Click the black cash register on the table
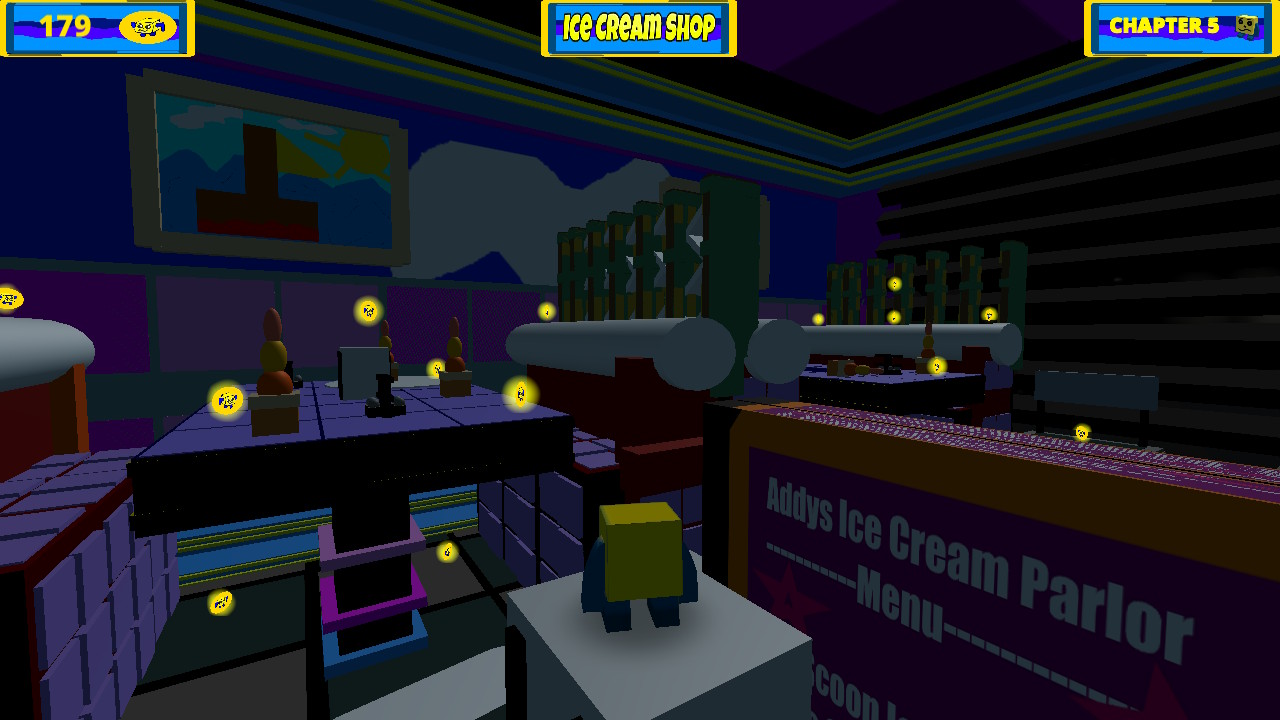 tap(383, 390)
